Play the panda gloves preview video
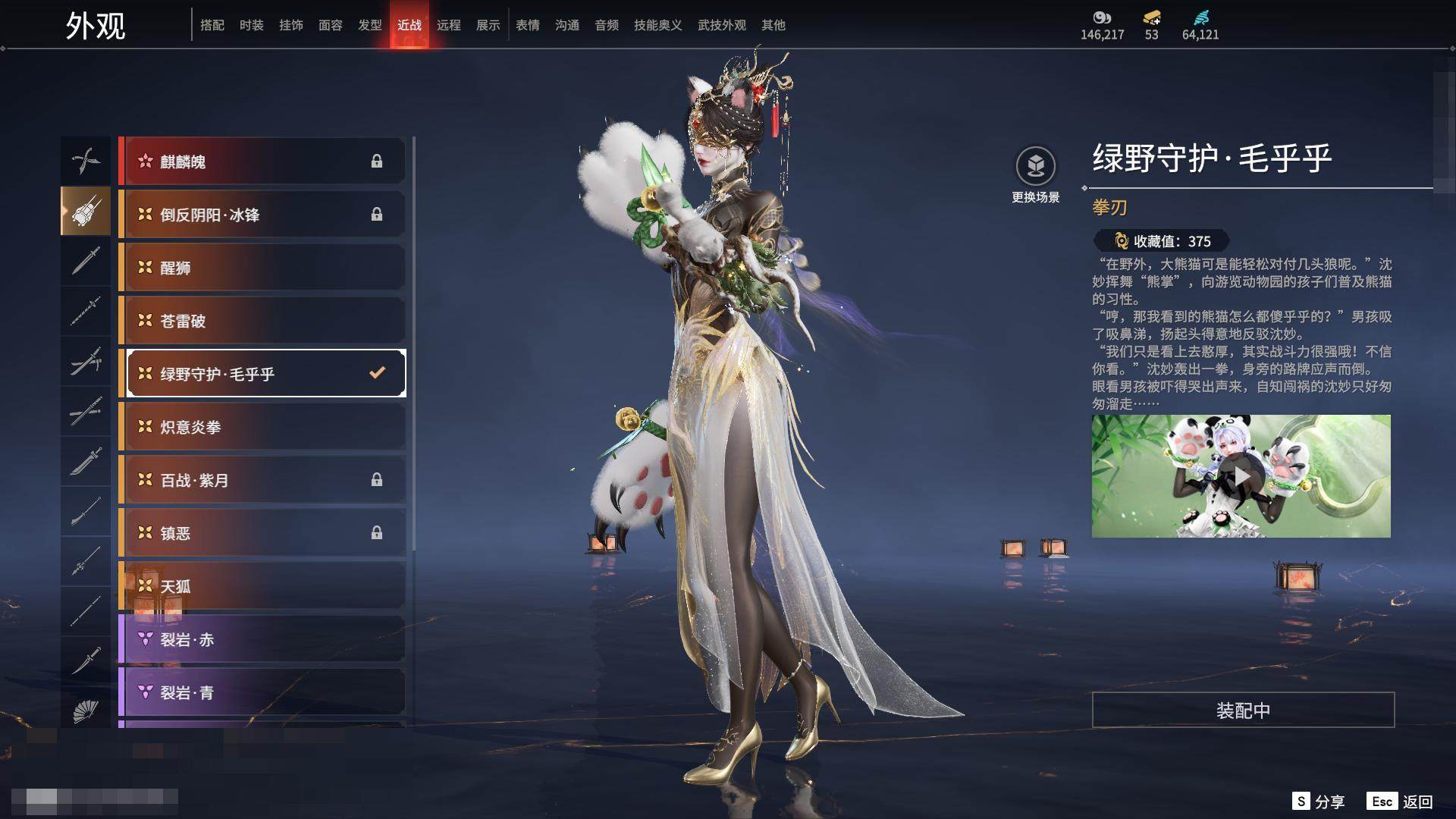1456x819 pixels. tap(1241, 476)
